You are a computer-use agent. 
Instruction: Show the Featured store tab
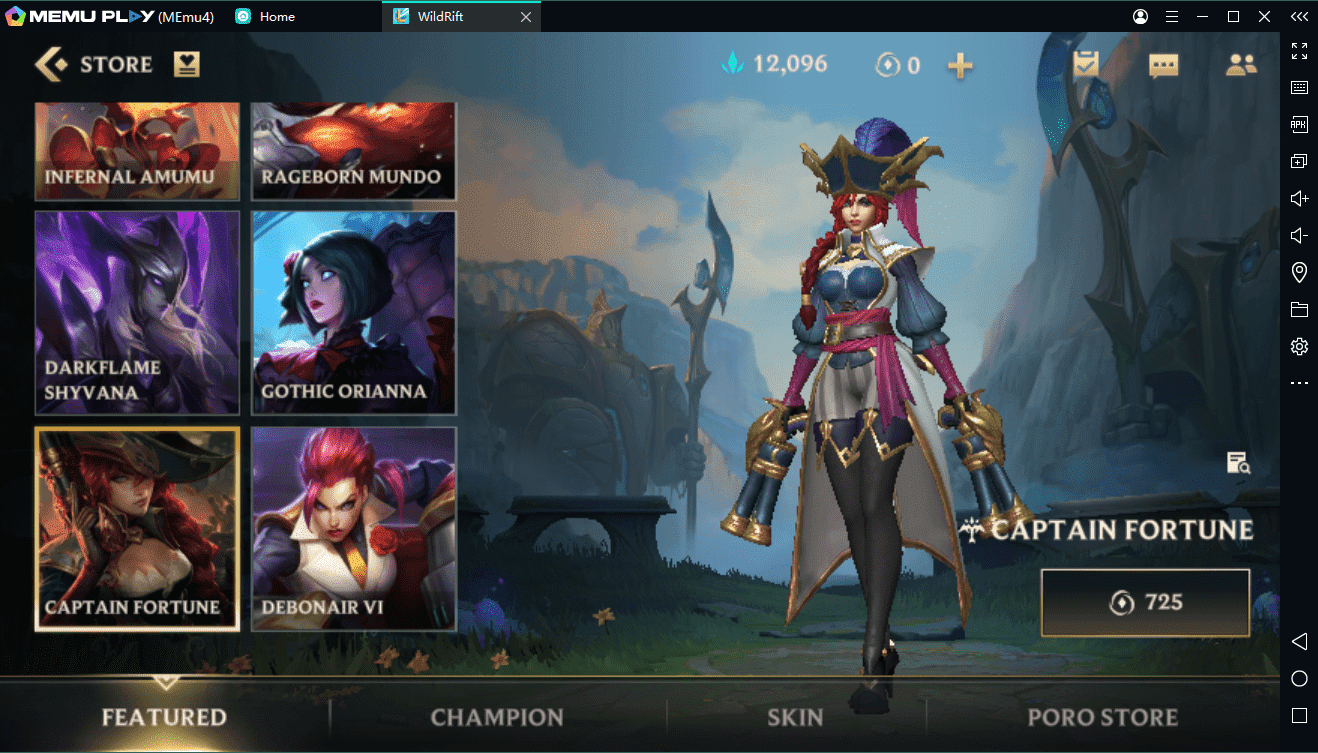click(x=164, y=717)
